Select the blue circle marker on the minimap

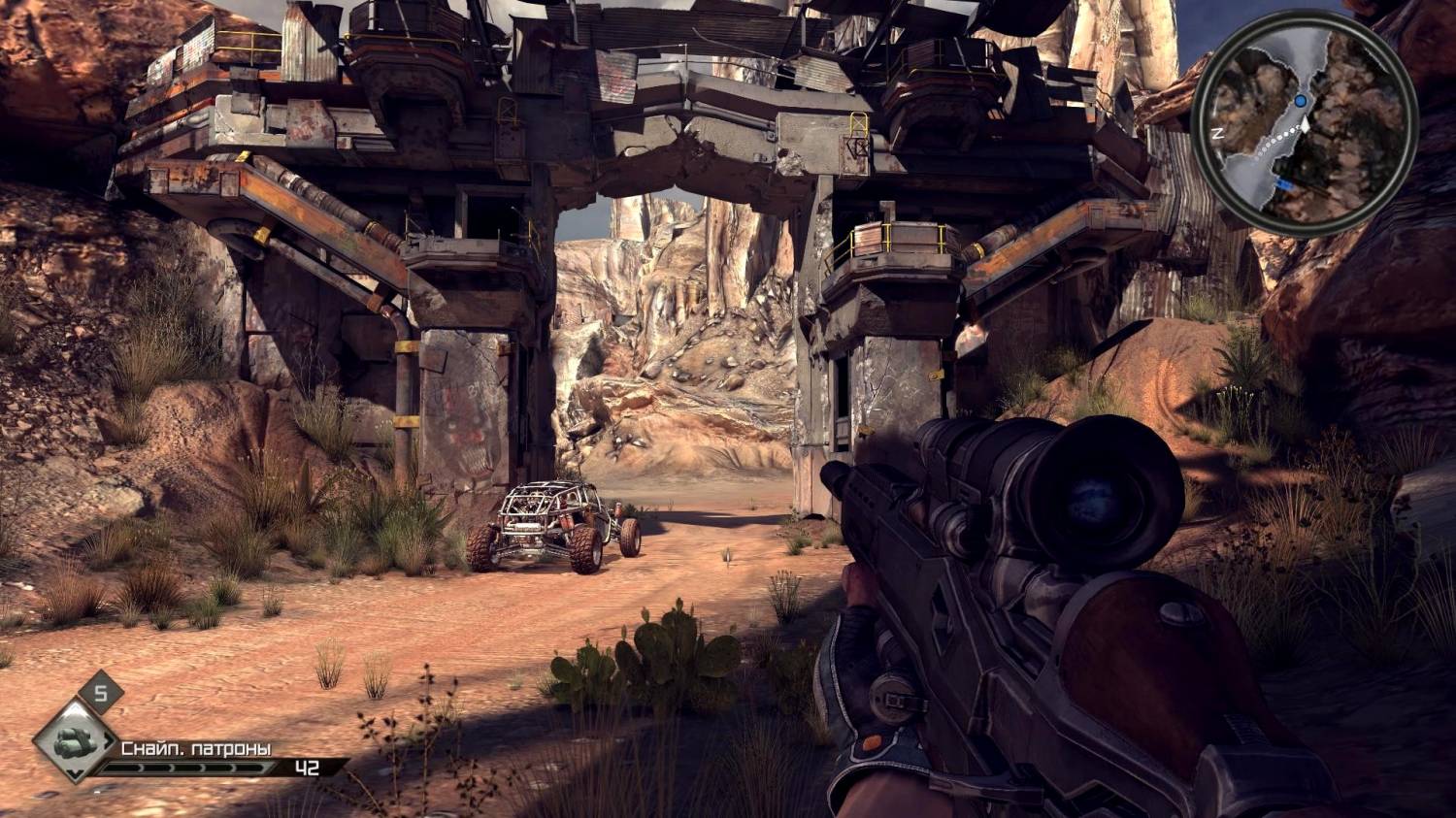click(x=1300, y=101)
